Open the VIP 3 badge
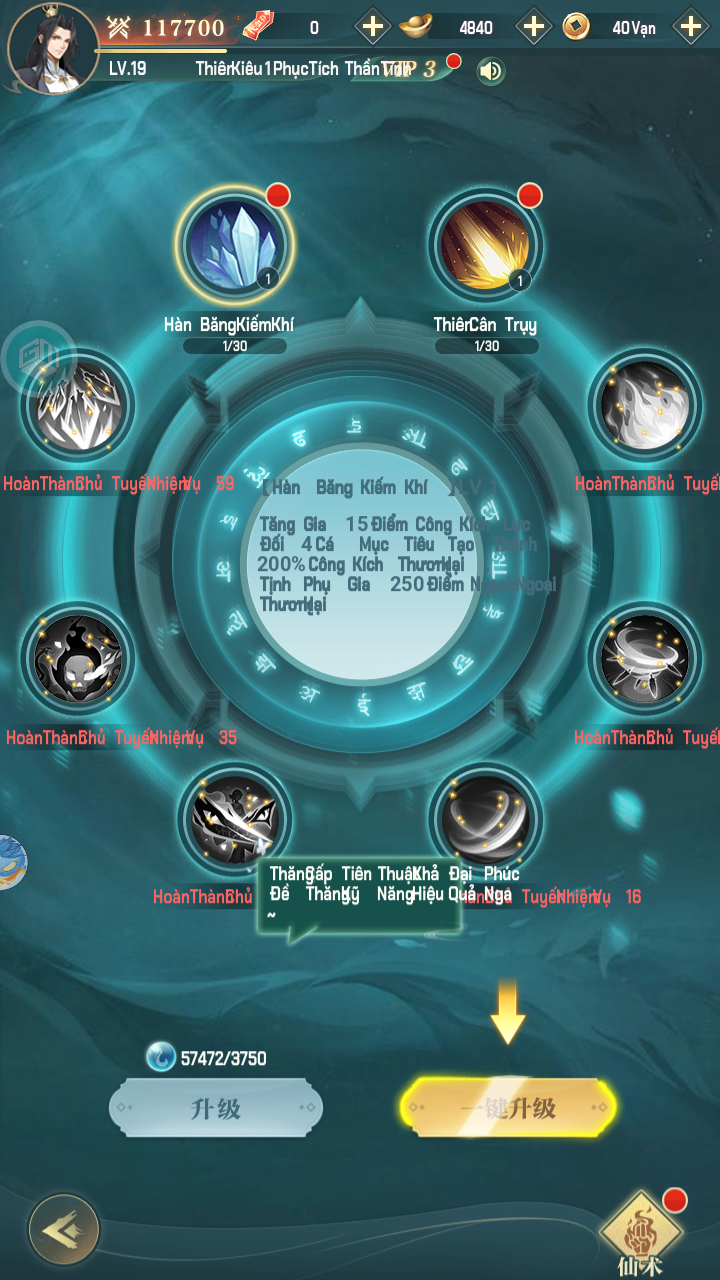 click(x=412, y=69)
